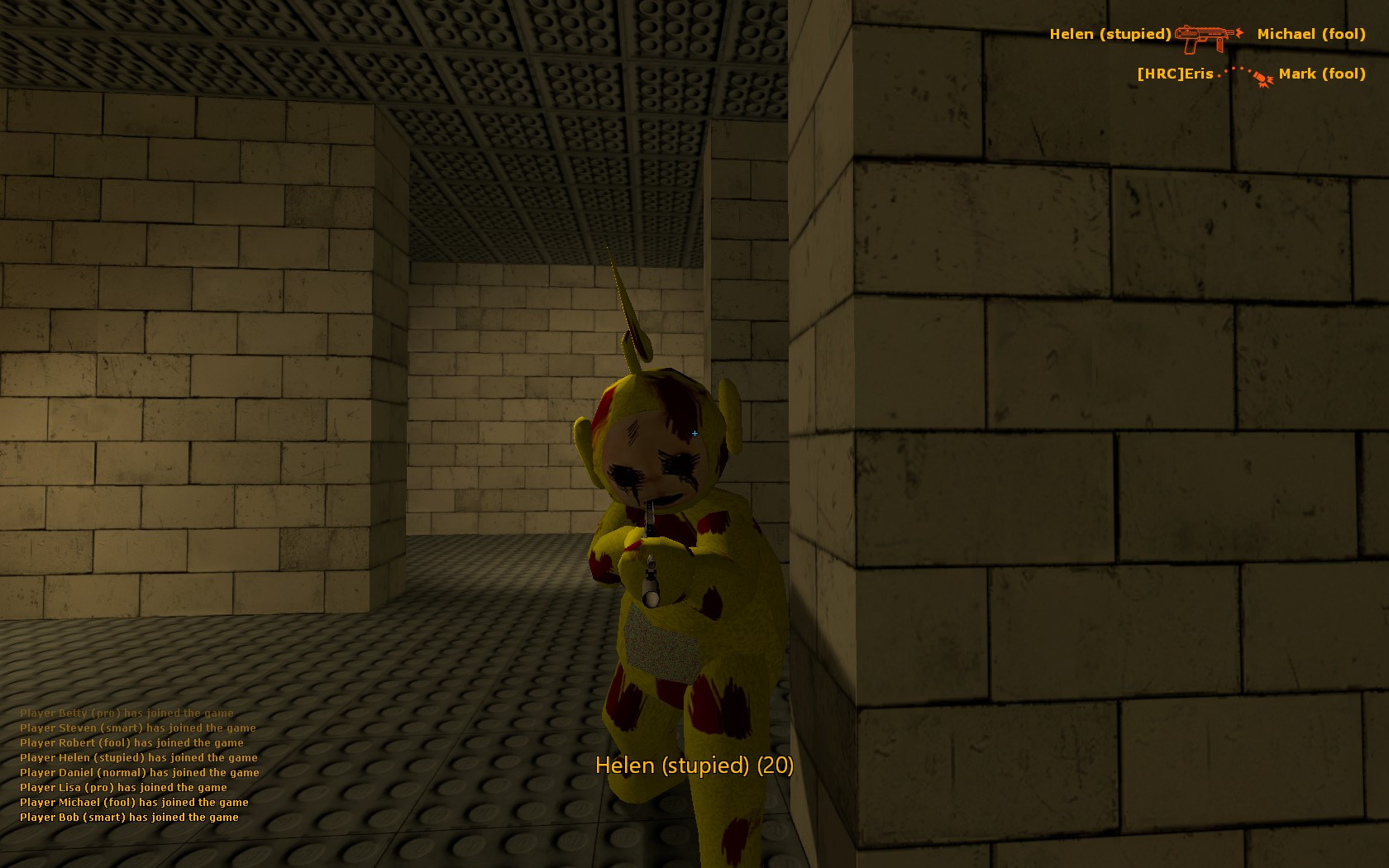Click the Player Lisa (pro) join message
Viewport: 1389px width, 868px height.
pyautogui.click(x=123, y=787)
